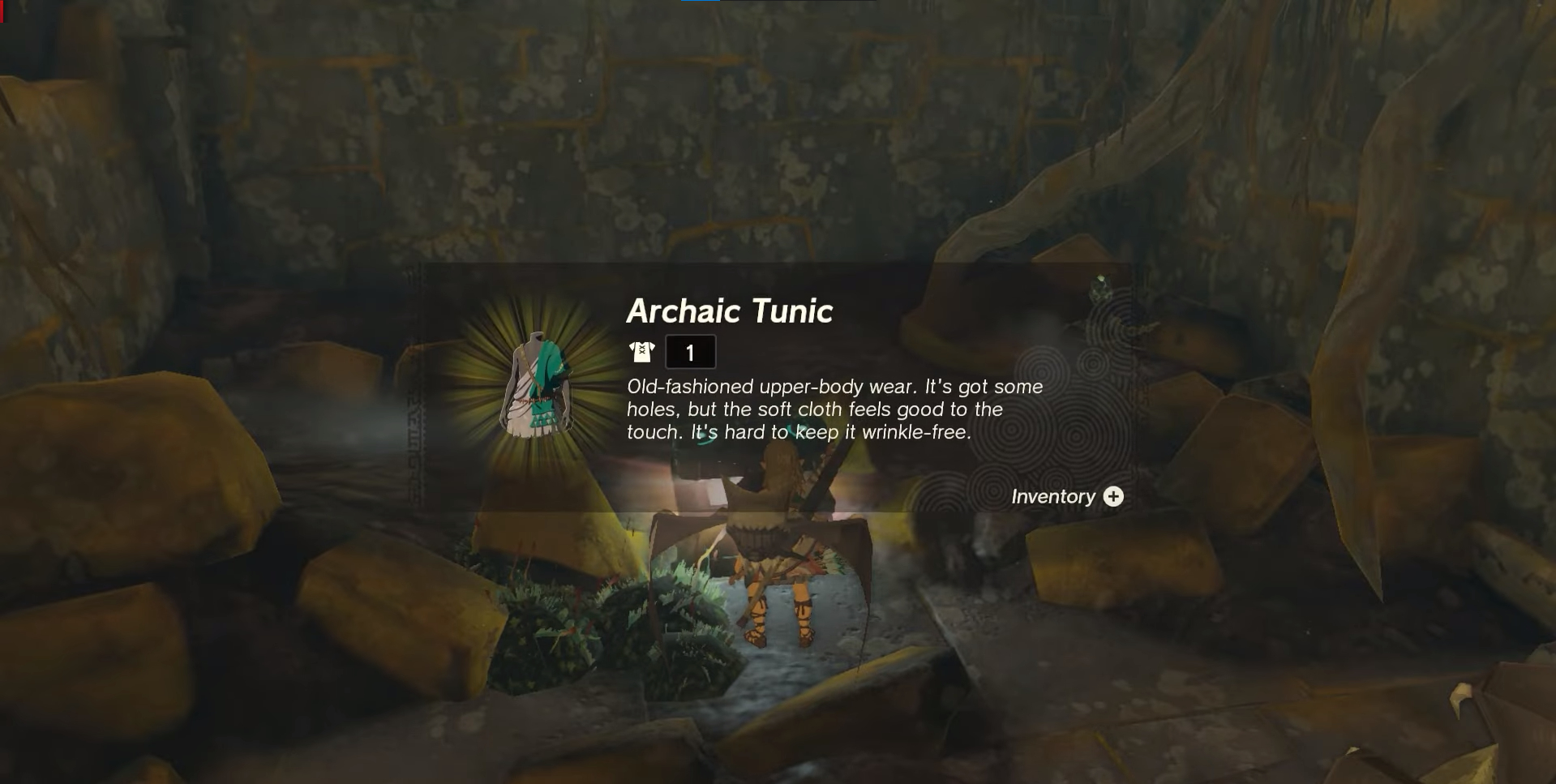
Task: Click the Archaic Tunic title text
Action: (x=730, y=311)
